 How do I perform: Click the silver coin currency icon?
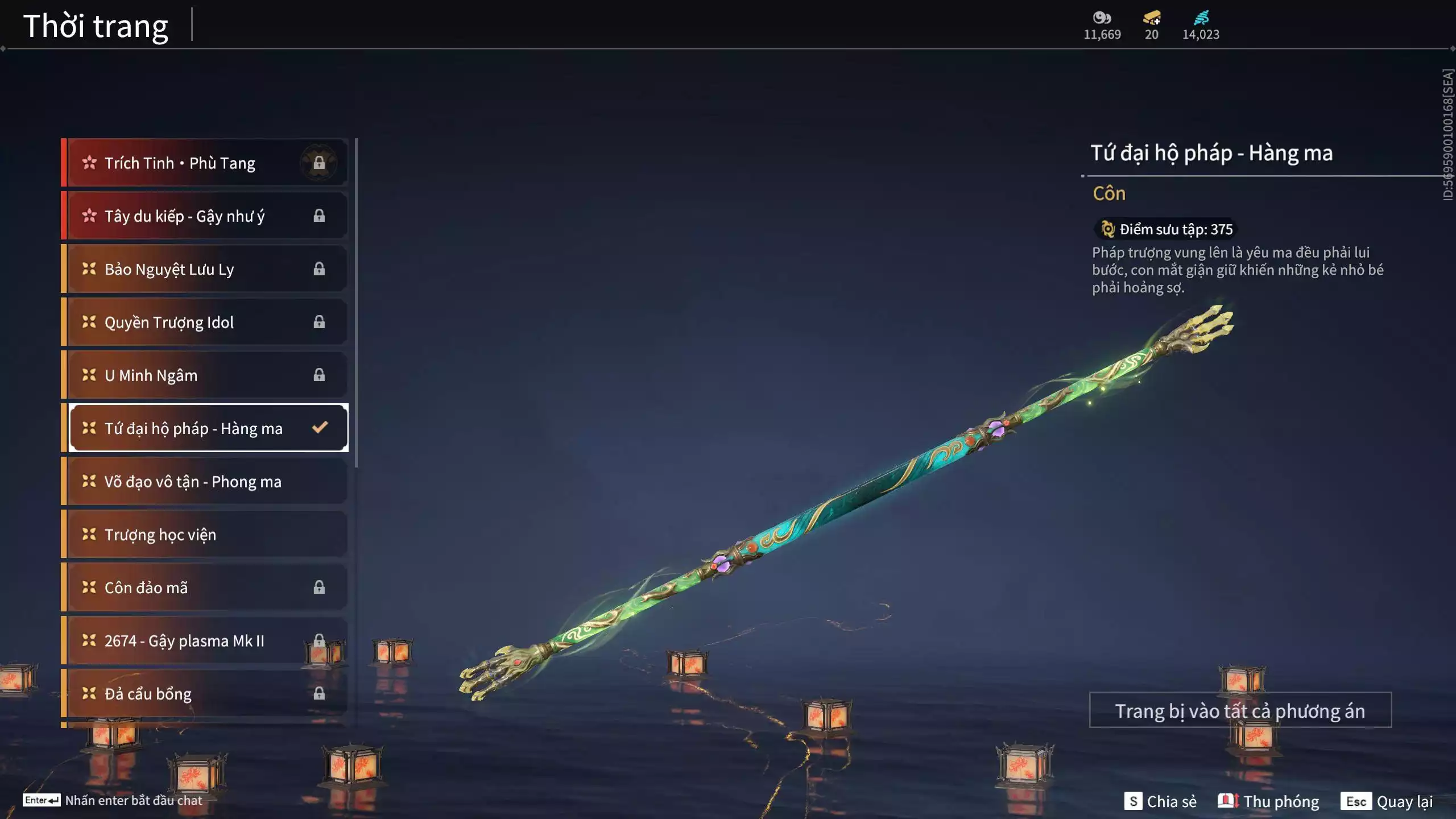[x=1102, y=18]
